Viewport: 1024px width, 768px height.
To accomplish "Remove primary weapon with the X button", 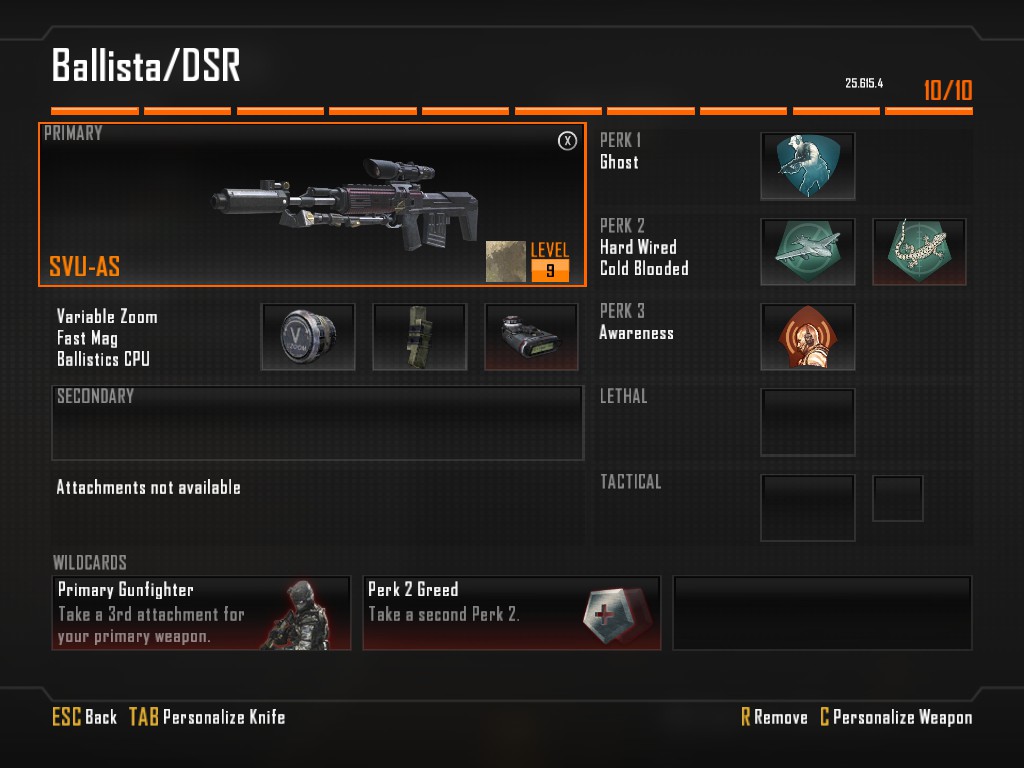I will click(567, 141).
